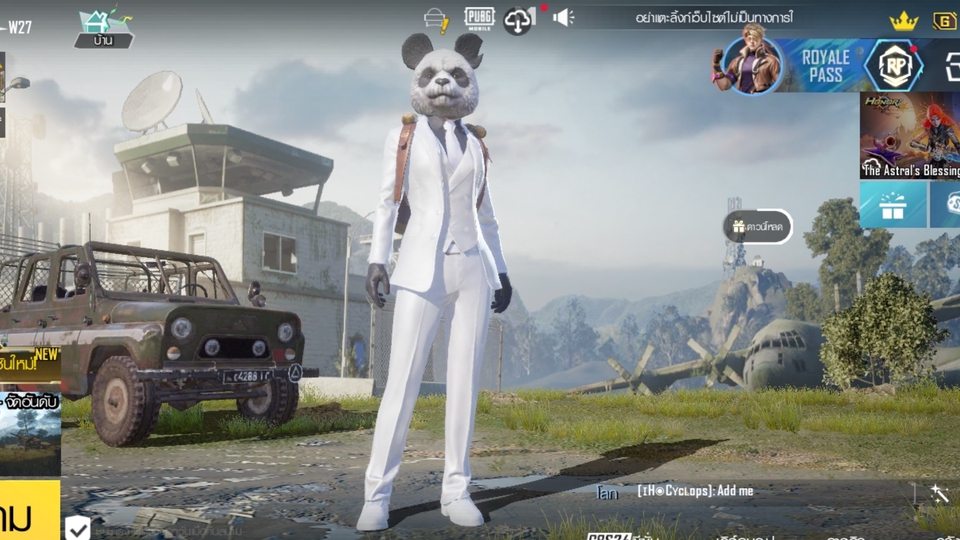Image resolution: width=960 pixels, height=540 pixels.
Task: Open the yellow G currency icon
Action: click(x=945, y=20)
